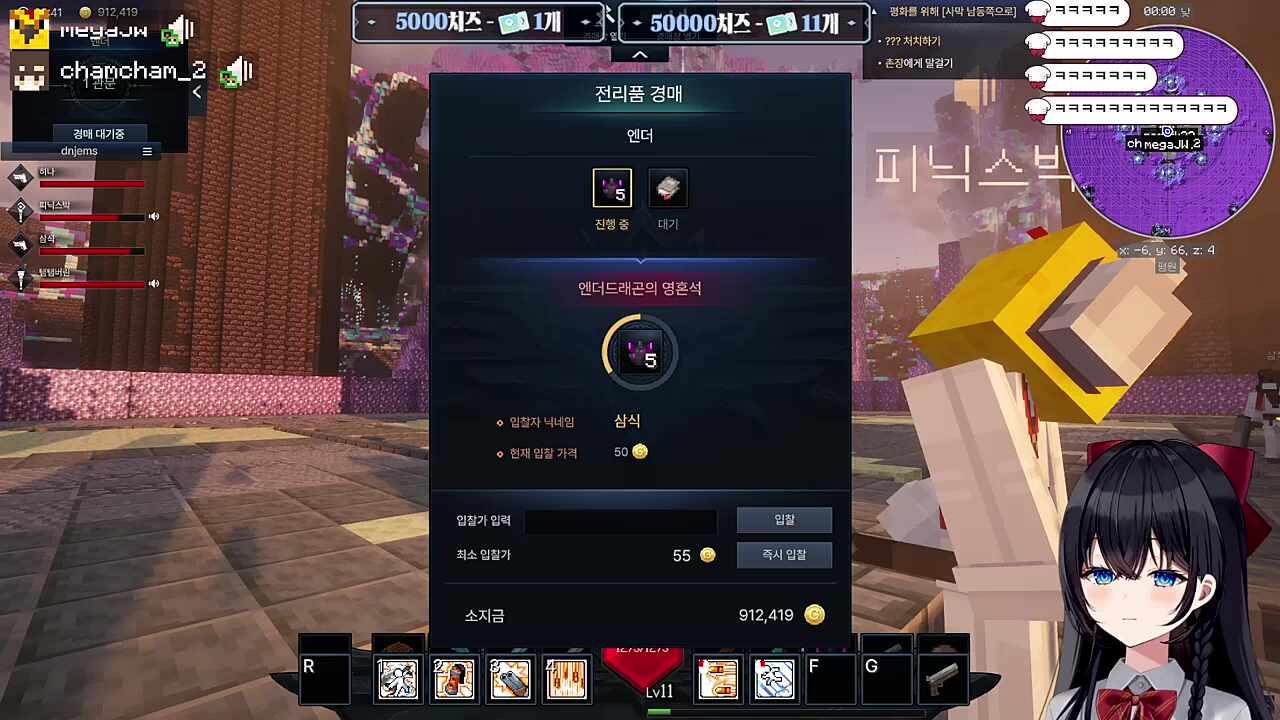
Task: Click the bid amount input field
Action: click(620, 520)
